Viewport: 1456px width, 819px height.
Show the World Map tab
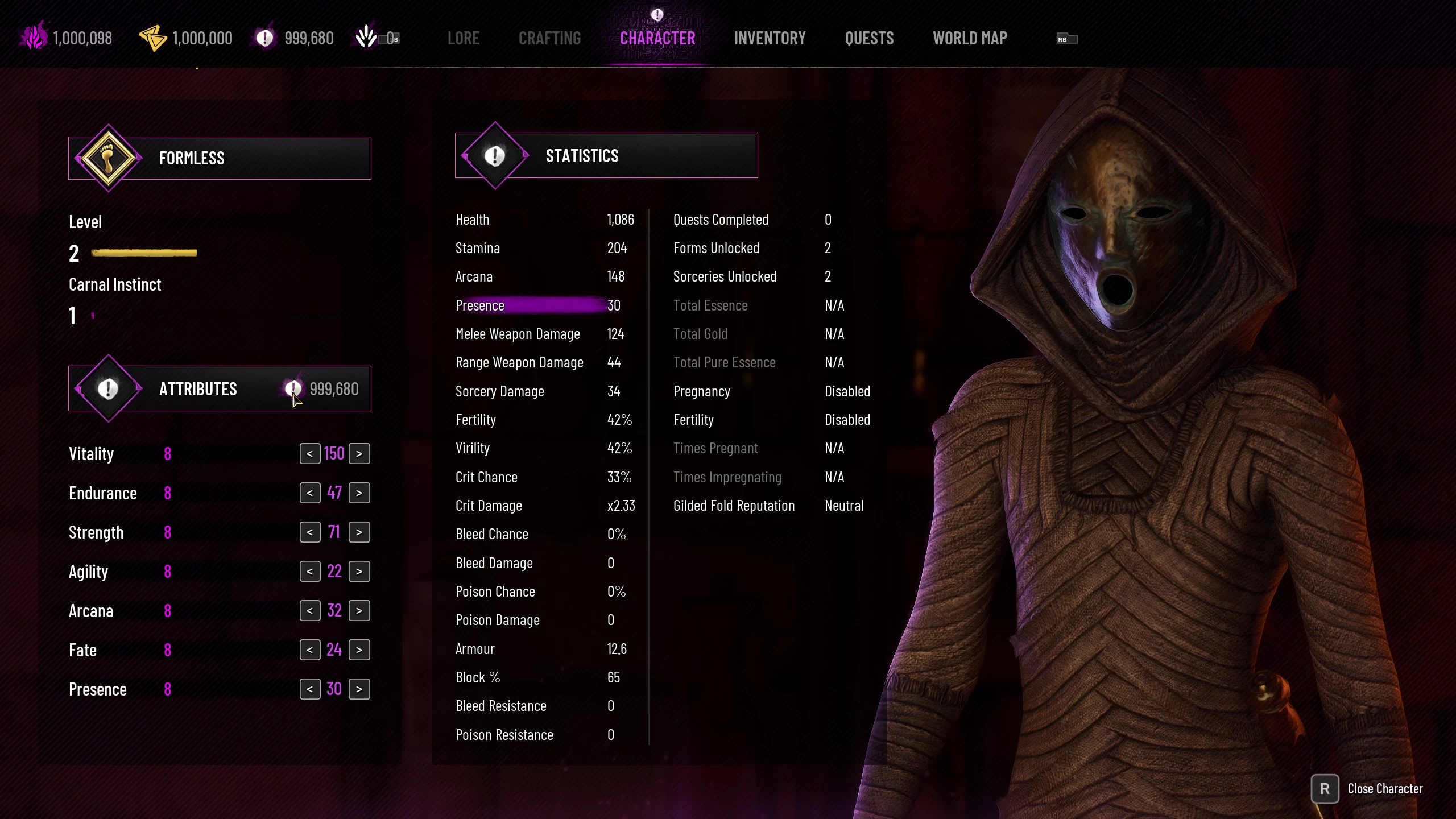pos(970,38)
